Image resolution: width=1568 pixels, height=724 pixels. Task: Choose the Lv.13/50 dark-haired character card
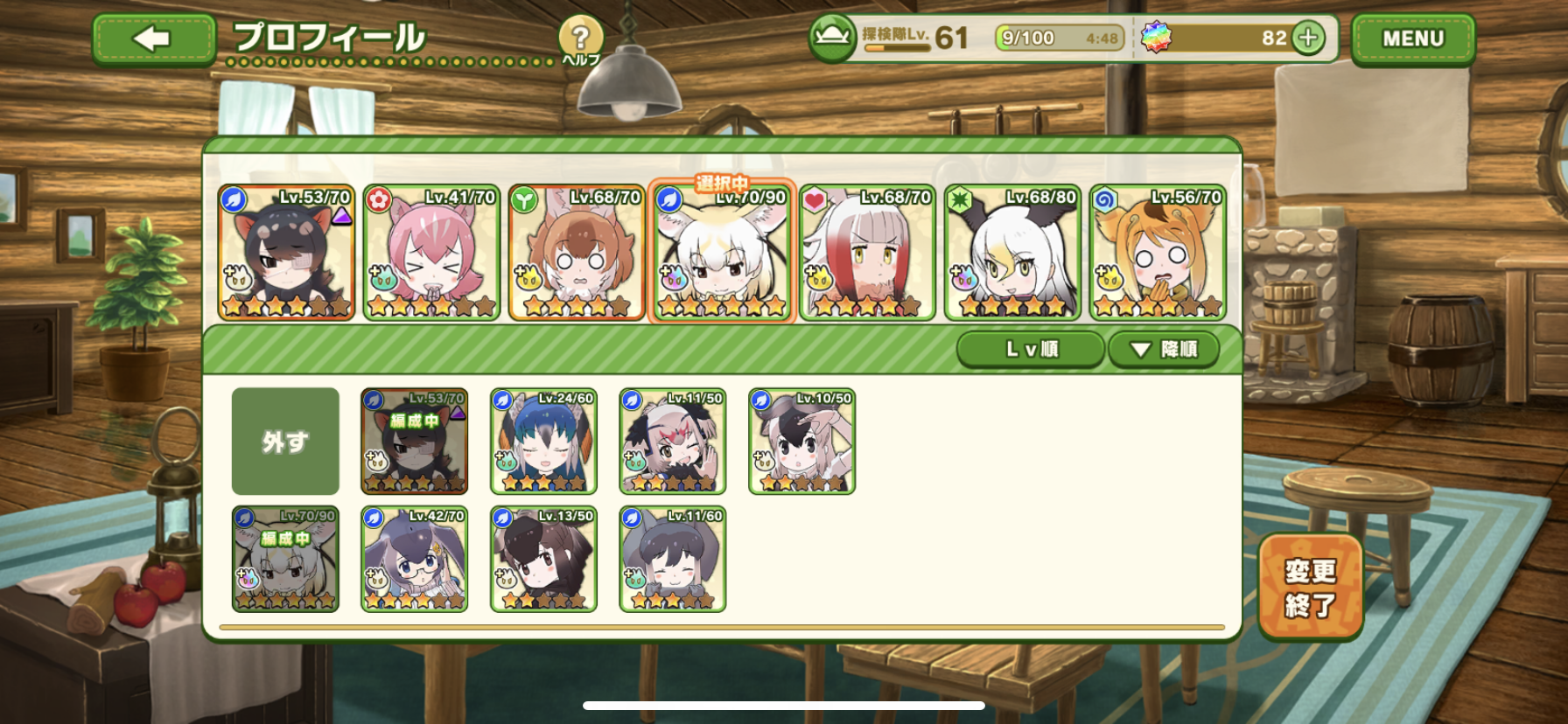tap(543, 560)
